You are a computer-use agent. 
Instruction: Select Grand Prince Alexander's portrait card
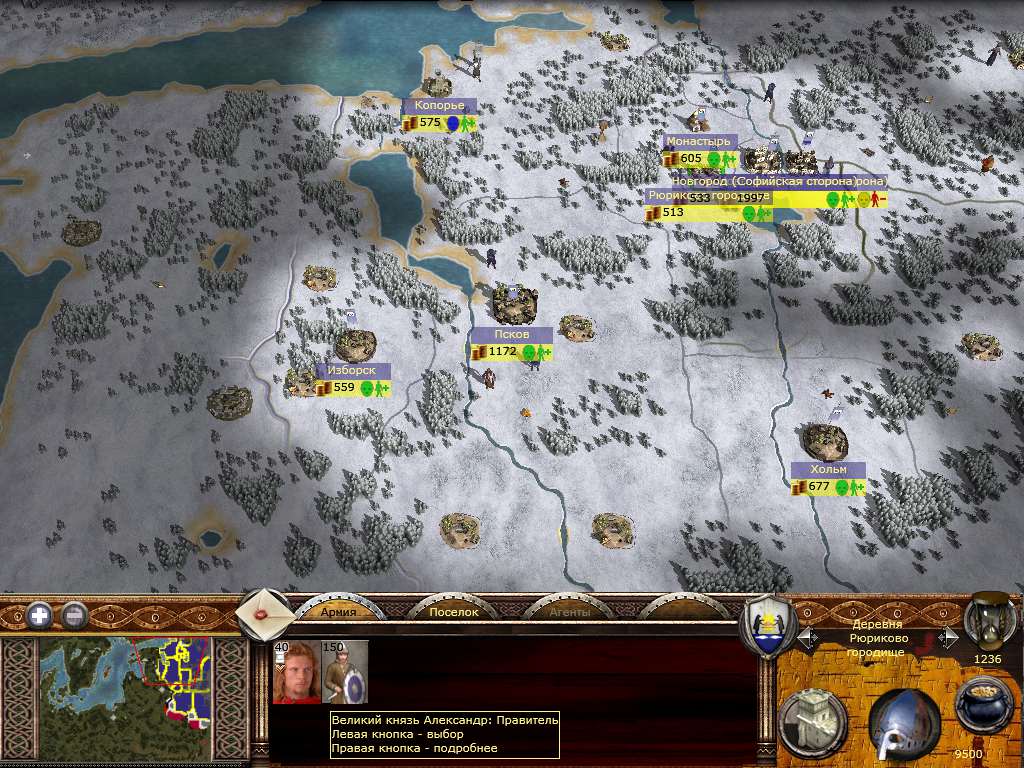297,673
